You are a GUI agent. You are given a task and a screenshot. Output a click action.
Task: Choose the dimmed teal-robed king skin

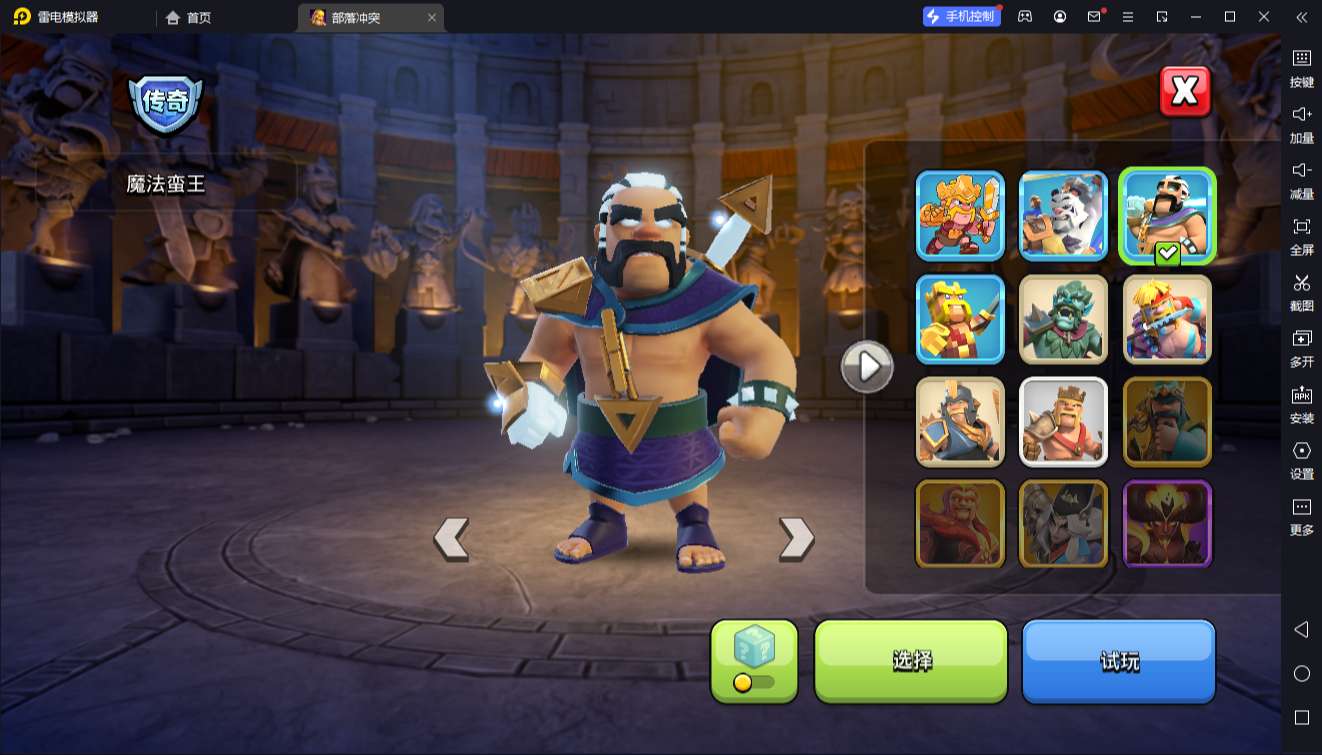(x=1167, y=421)
